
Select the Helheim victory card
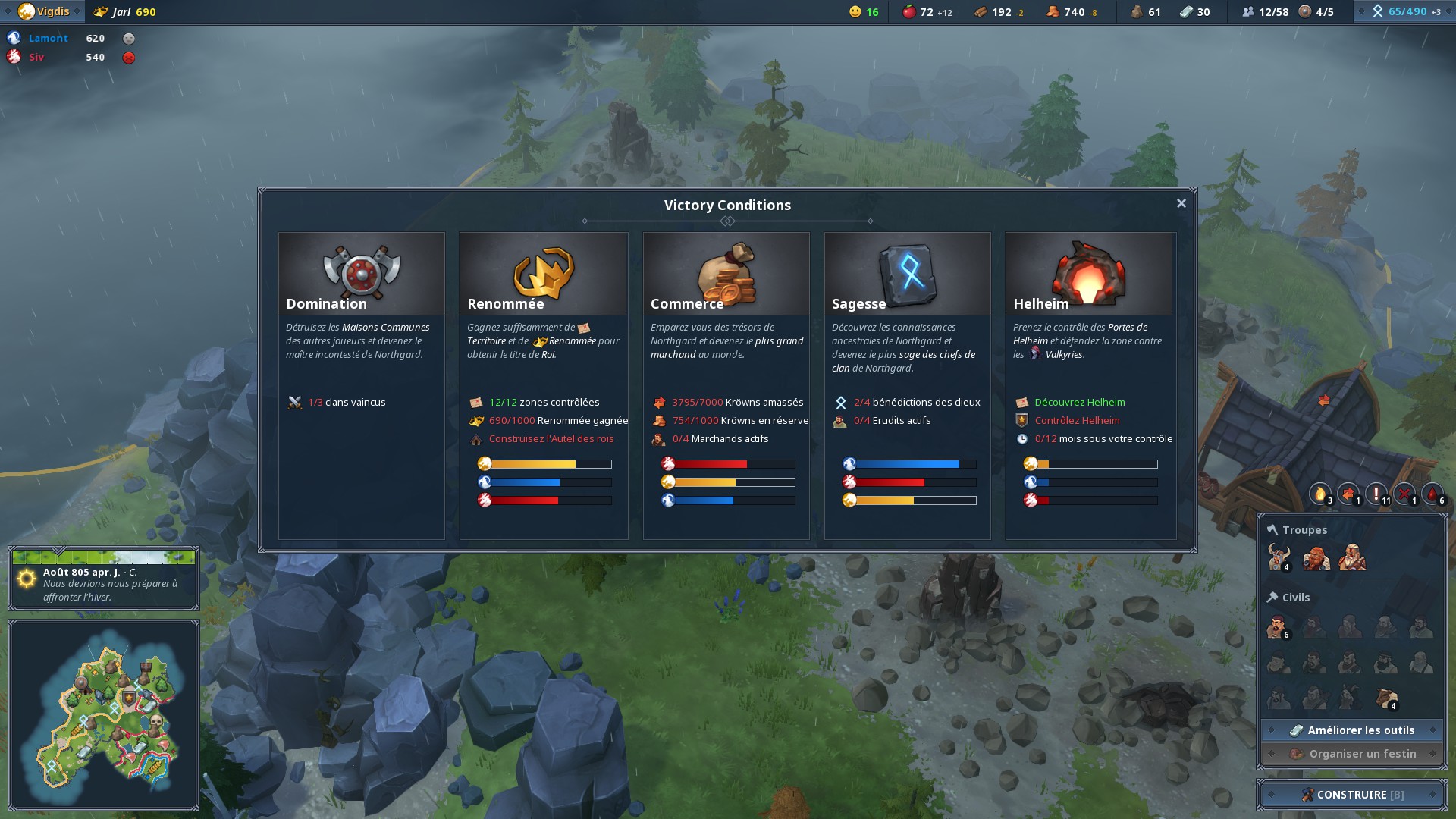pos(1089,274)
